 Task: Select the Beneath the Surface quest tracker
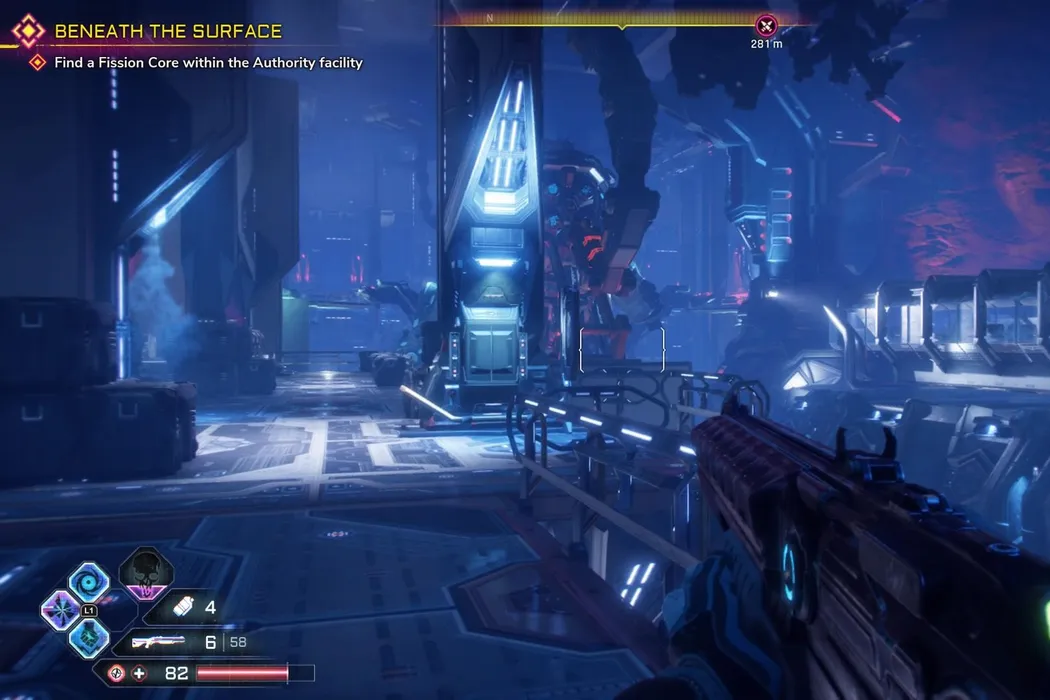click(168, 32)
